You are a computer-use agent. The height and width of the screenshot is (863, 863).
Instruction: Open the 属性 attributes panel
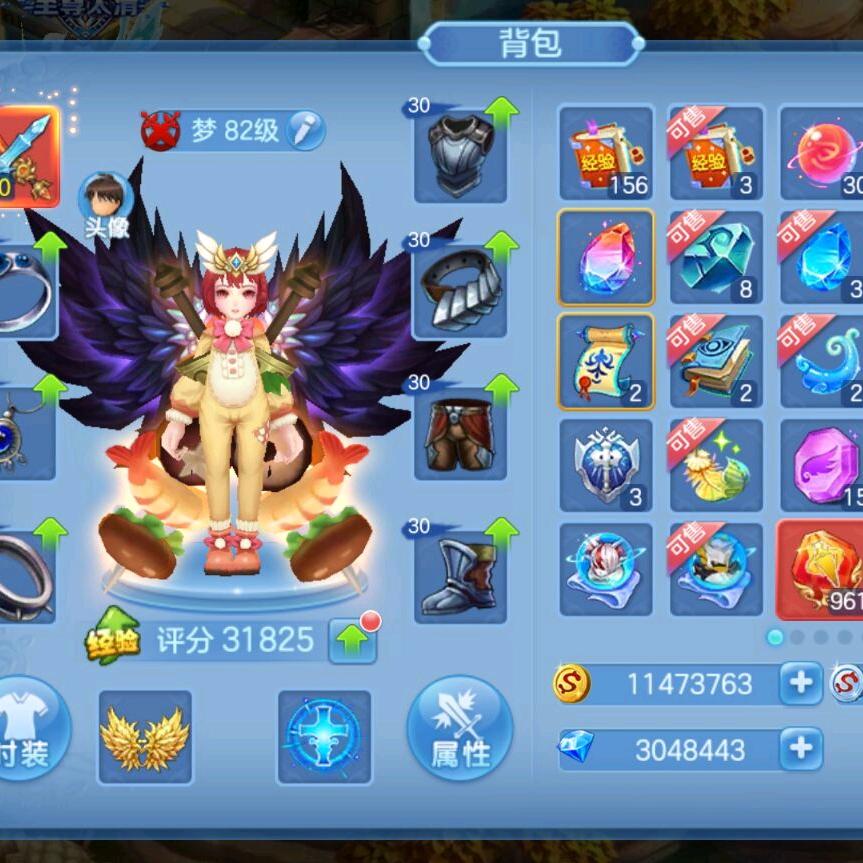(x=460, y=728)
